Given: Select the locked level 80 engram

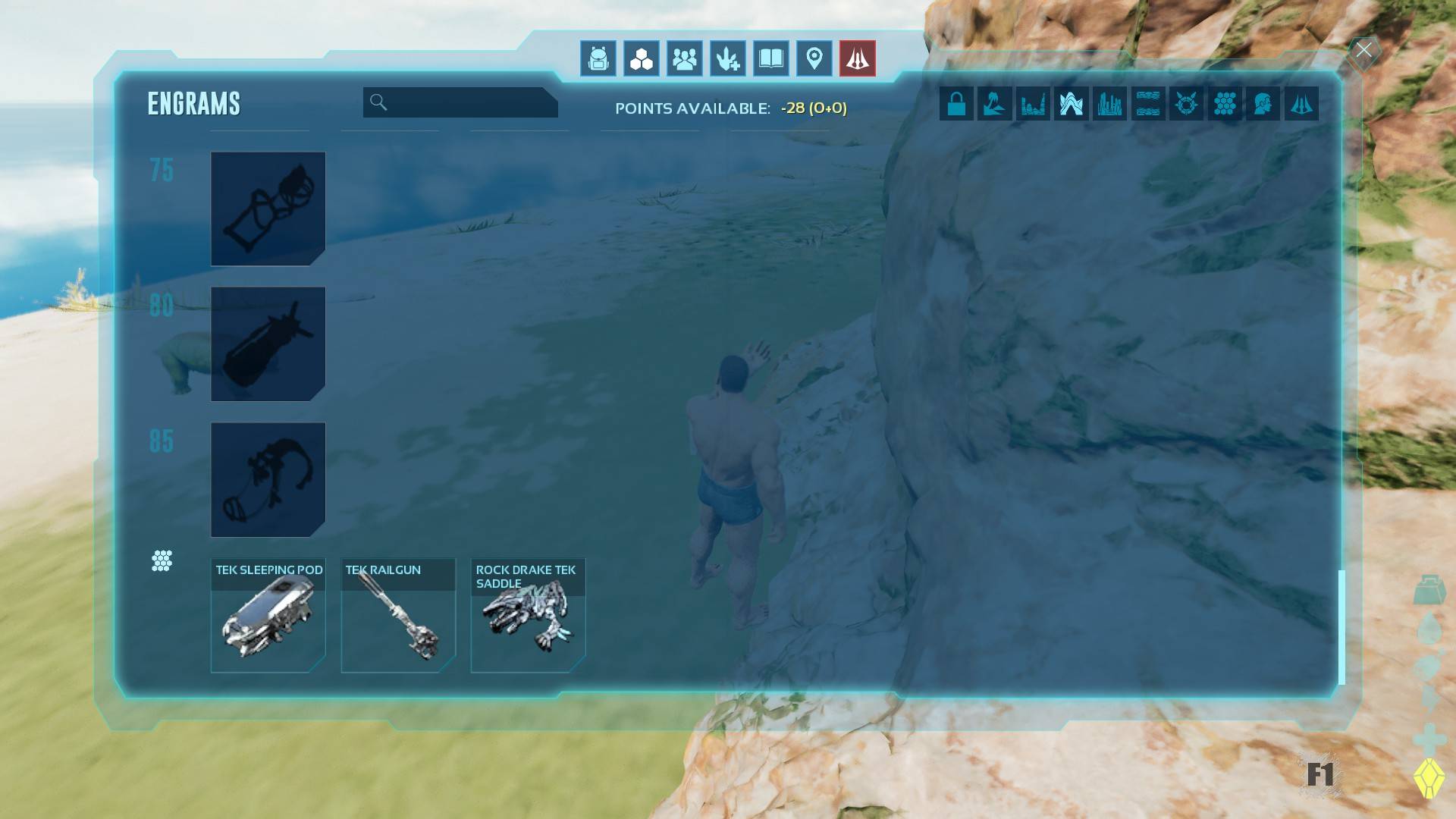Looking at the screenshot, I should 268,344.
